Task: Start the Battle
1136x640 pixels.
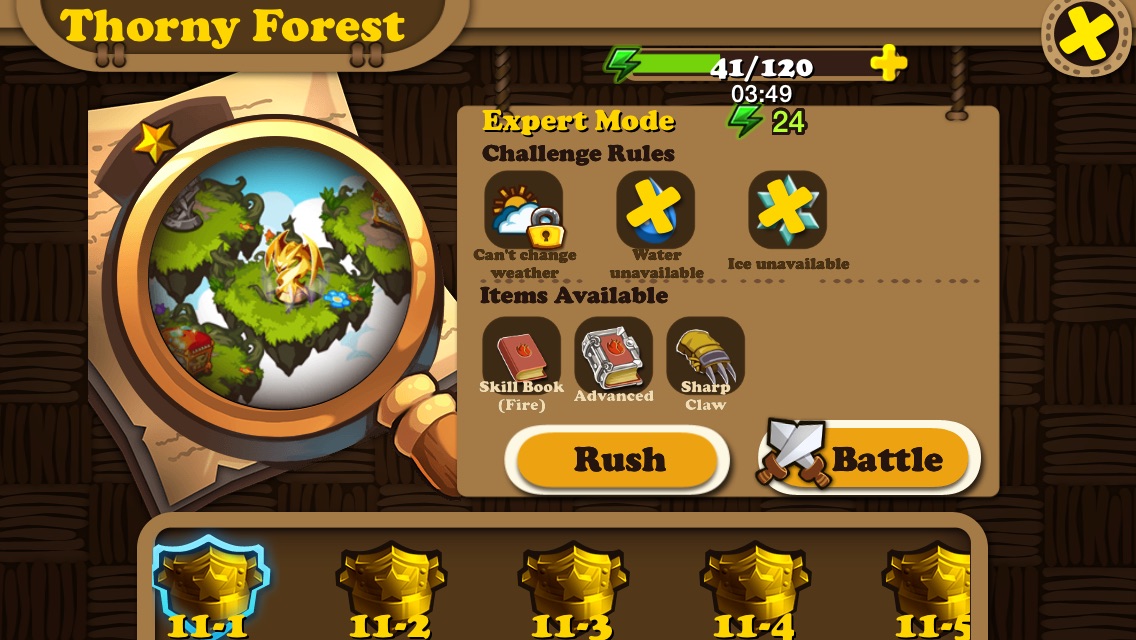Action: point(872,460)
